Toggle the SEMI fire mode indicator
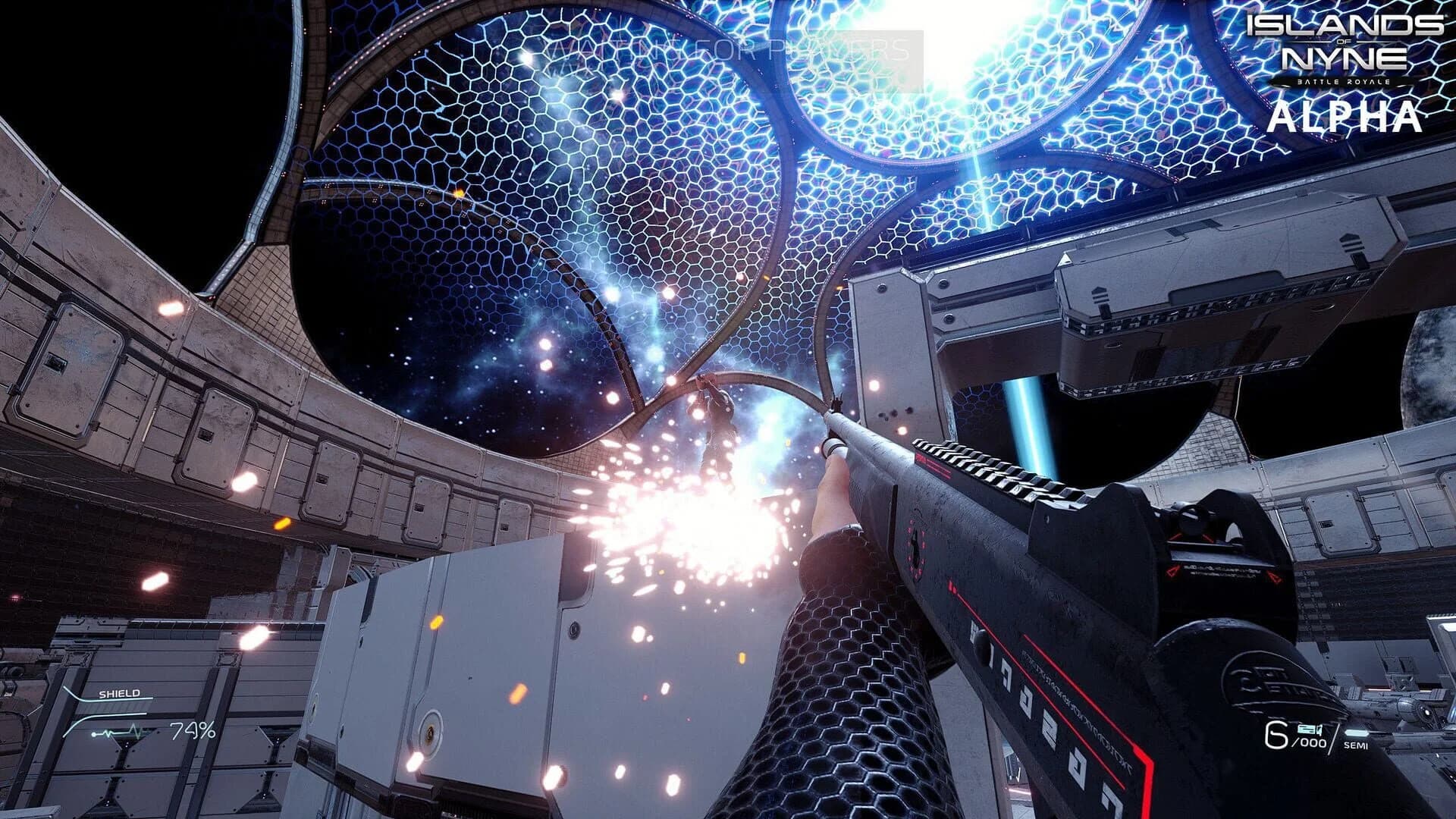Viewport: 1456px width, 819px height. click(x=1356, y=745)
